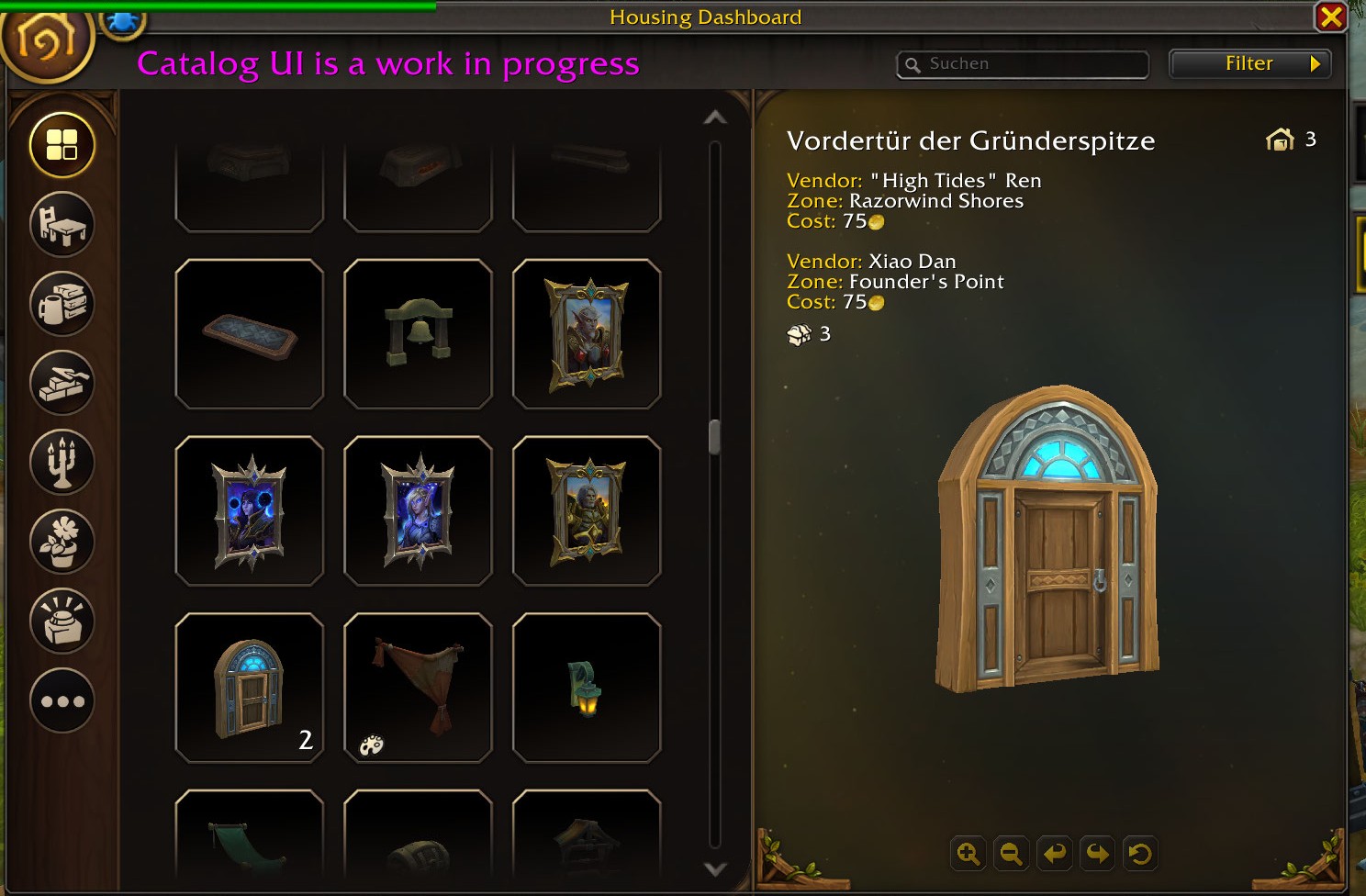Viewport: 1366px width, 896px height.
Task: Pick the bell arch decoration tile
Action: tap(418, 334)
